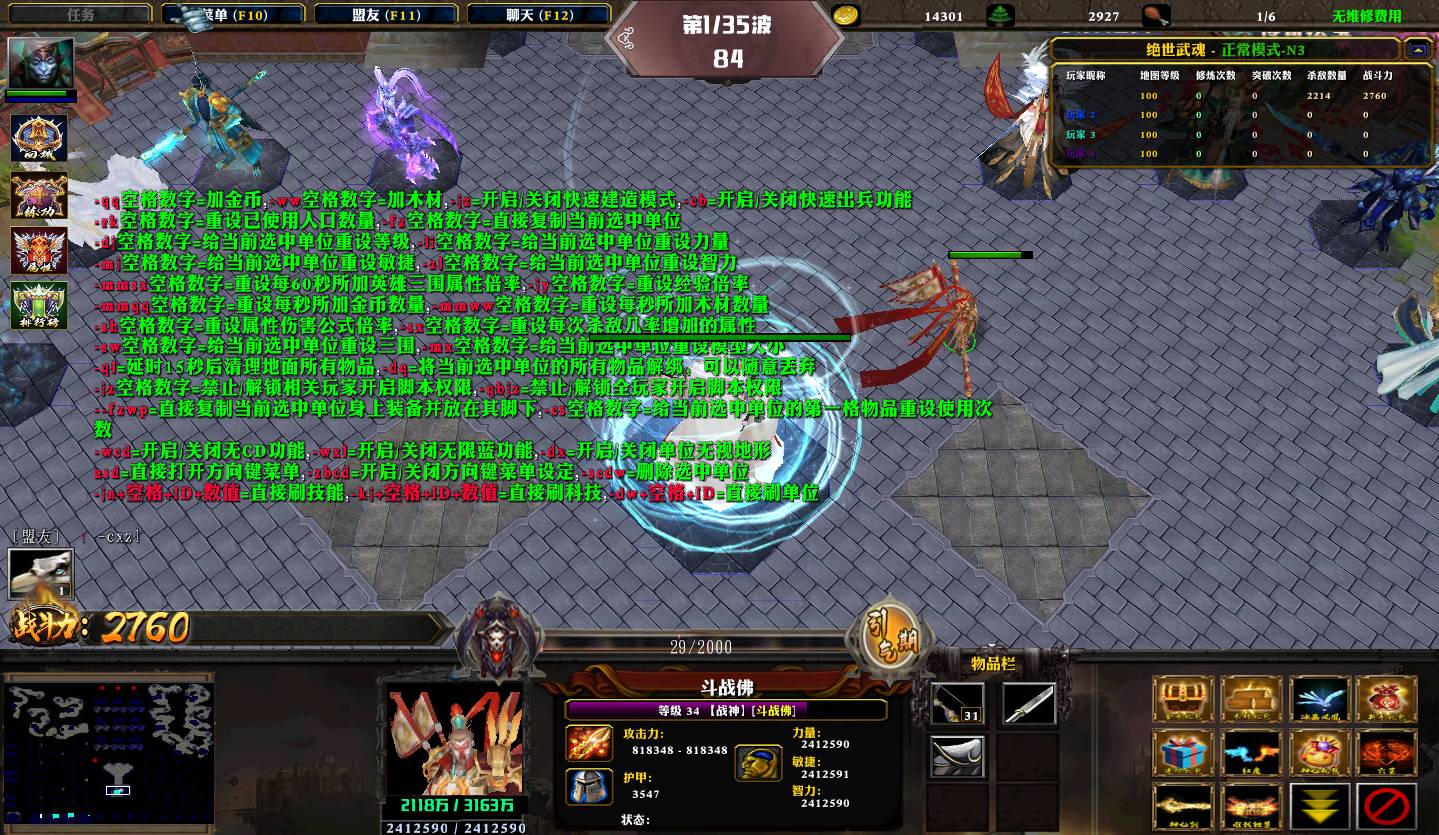The image size is (1439, 835).
Task: Open the 属性 attributes icon
Action: click(39, 250)
